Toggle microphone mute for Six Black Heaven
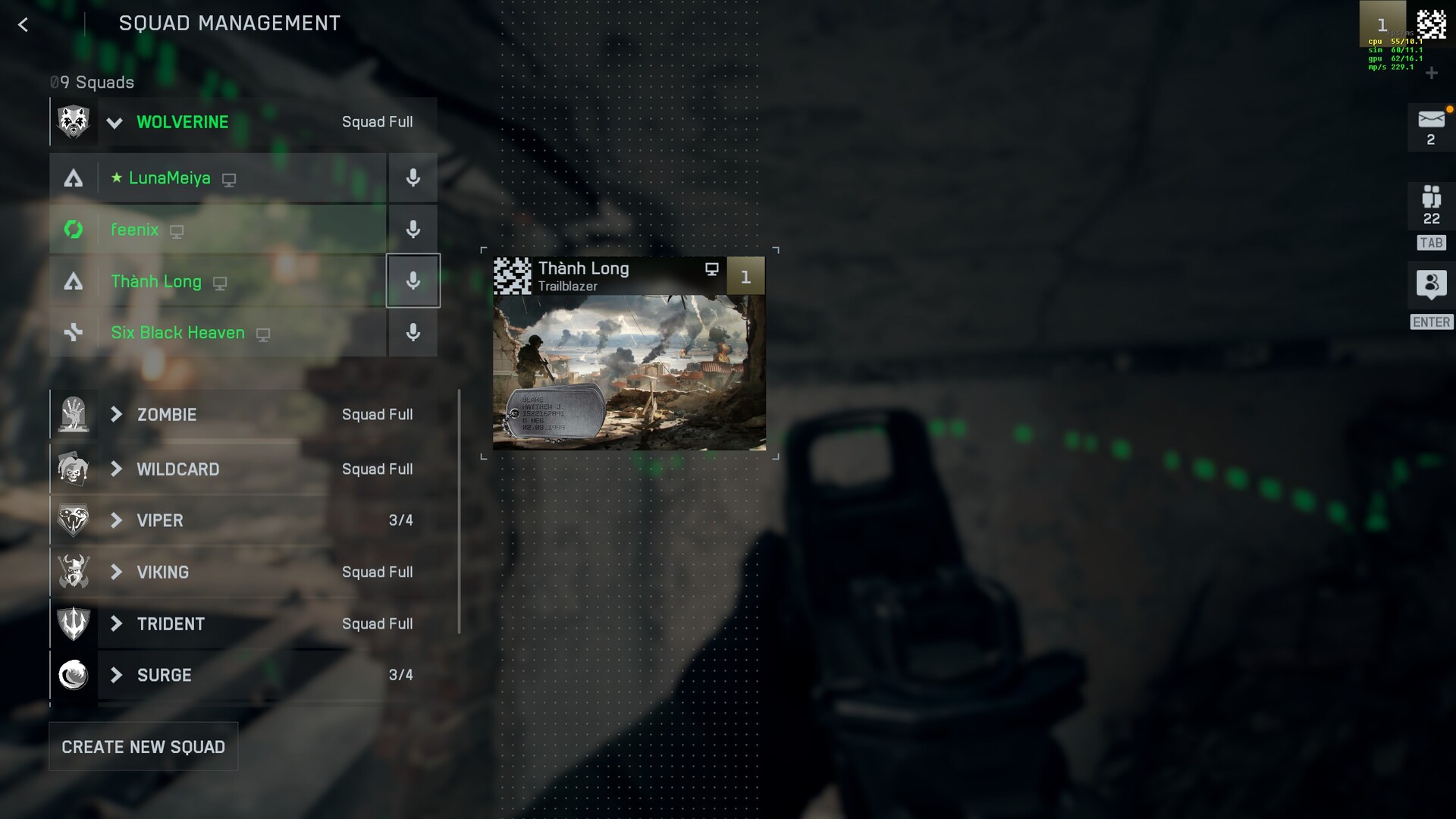 413,333
